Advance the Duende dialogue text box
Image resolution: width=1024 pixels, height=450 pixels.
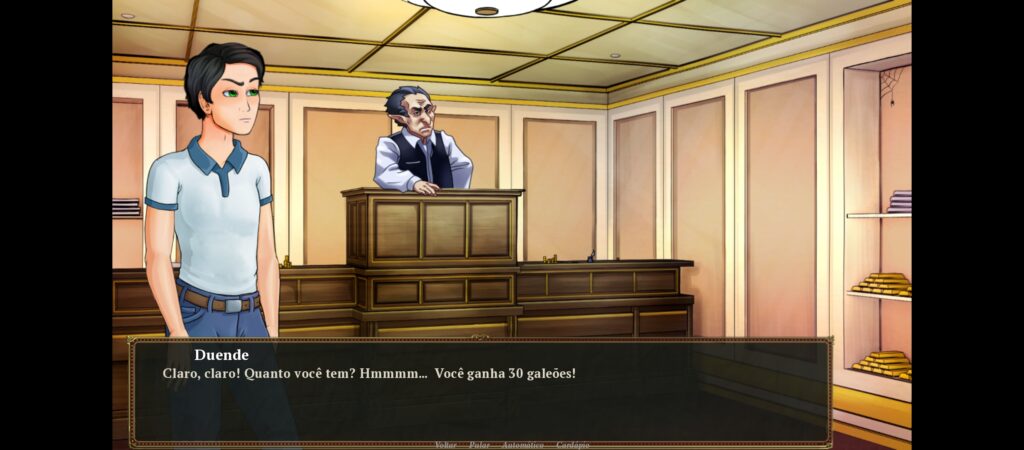[480, 395]
